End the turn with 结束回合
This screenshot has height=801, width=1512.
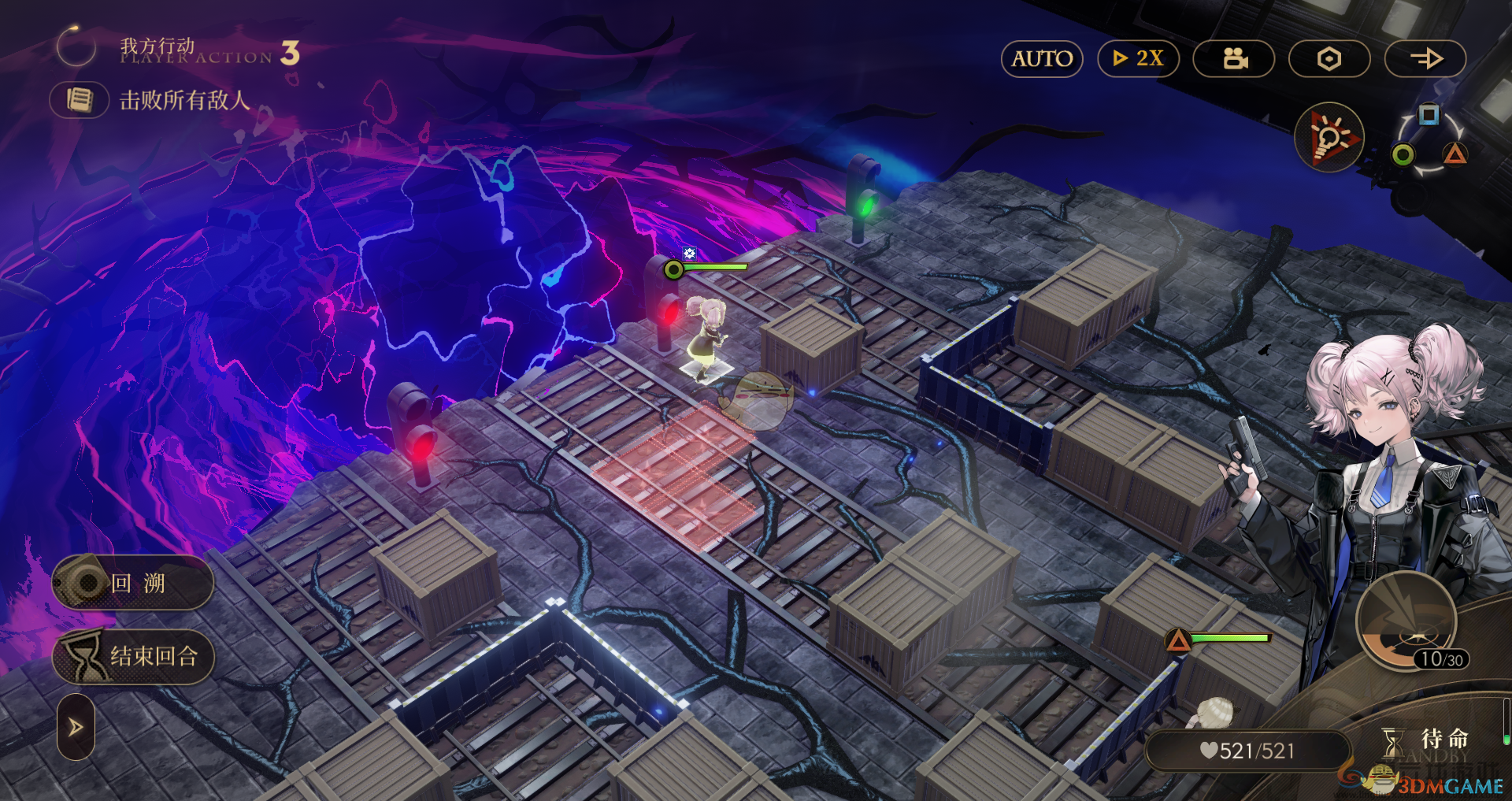[133, 656]
